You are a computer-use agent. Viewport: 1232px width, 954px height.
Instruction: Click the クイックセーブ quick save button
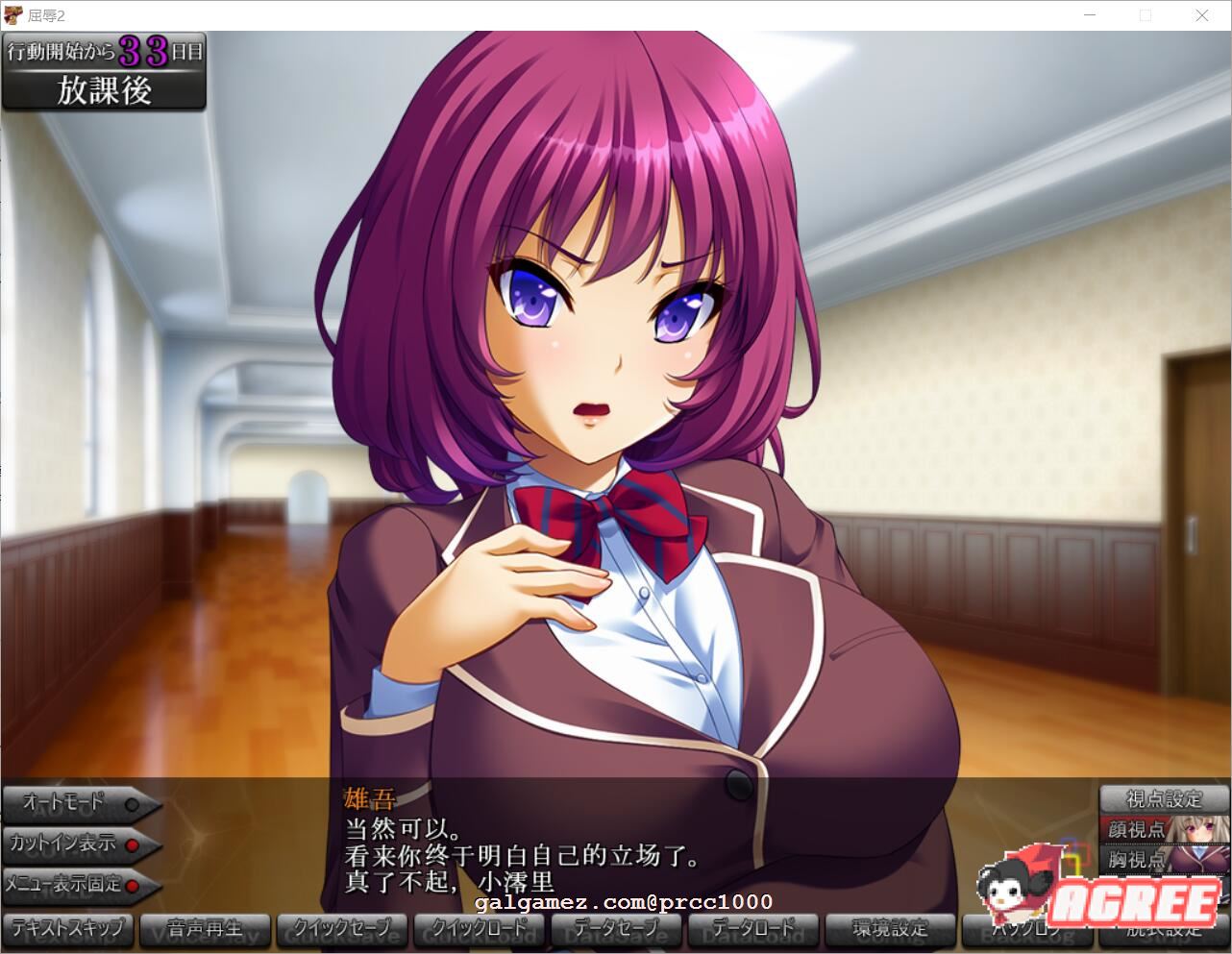click(x=343, y=929)
